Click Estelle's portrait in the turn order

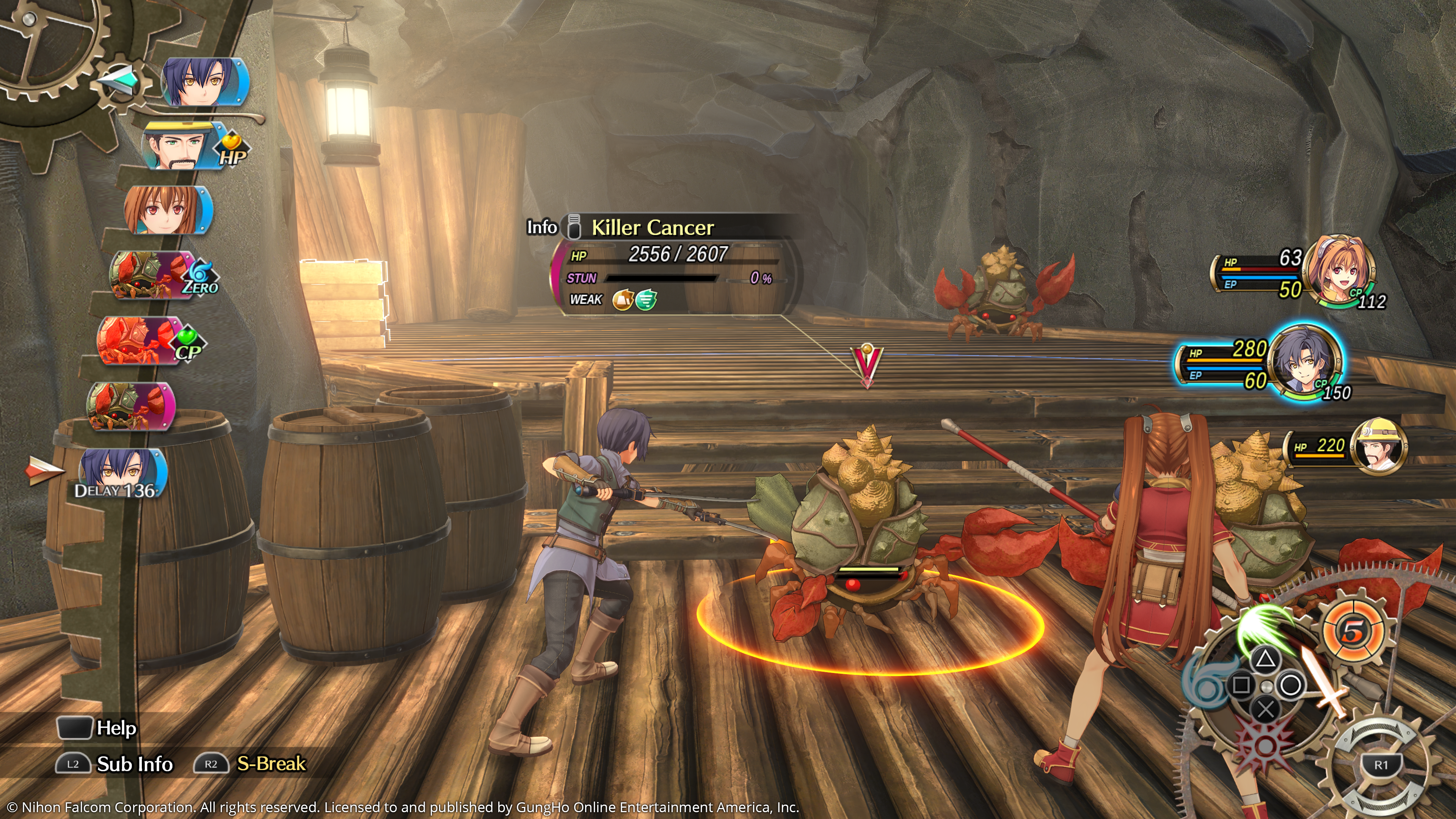click(x=167, y=210)
